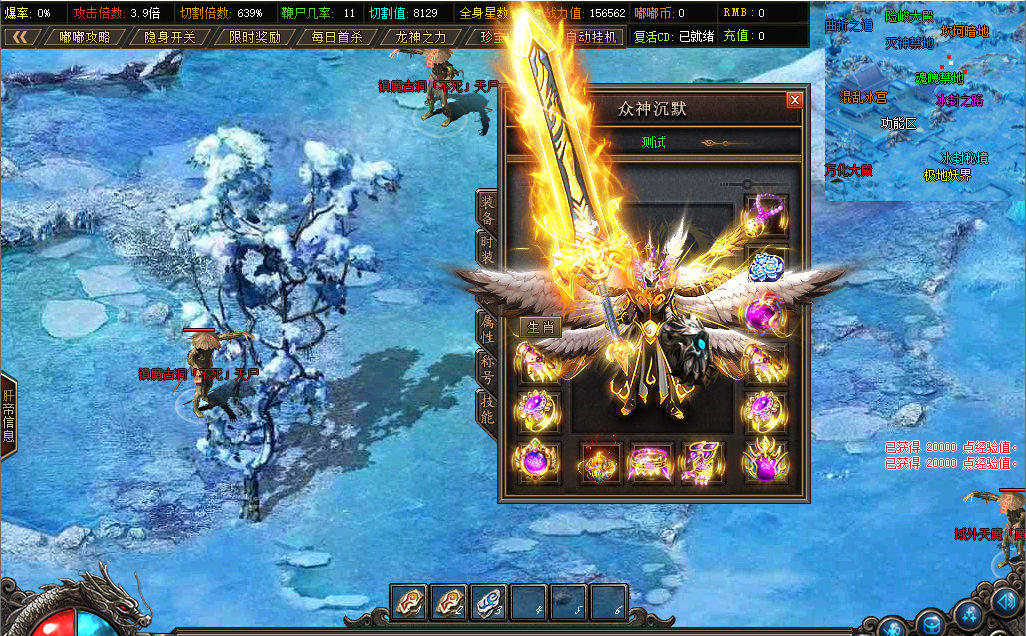Screen dimensions: 1026x636
Task: Select the blue crystal flower equipment slot
Action: [766, 265]
